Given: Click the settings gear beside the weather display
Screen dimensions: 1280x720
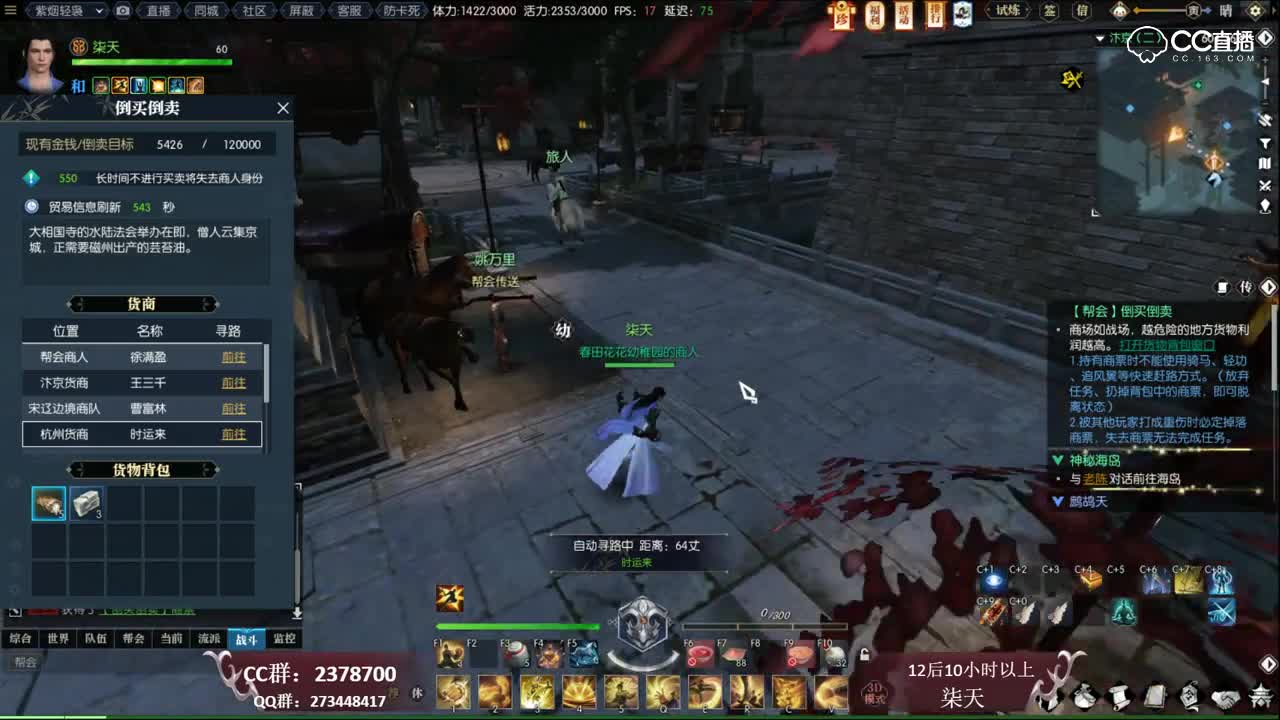Looking at the screenshot, I should pyautogui.click(x=1255, y=13).
